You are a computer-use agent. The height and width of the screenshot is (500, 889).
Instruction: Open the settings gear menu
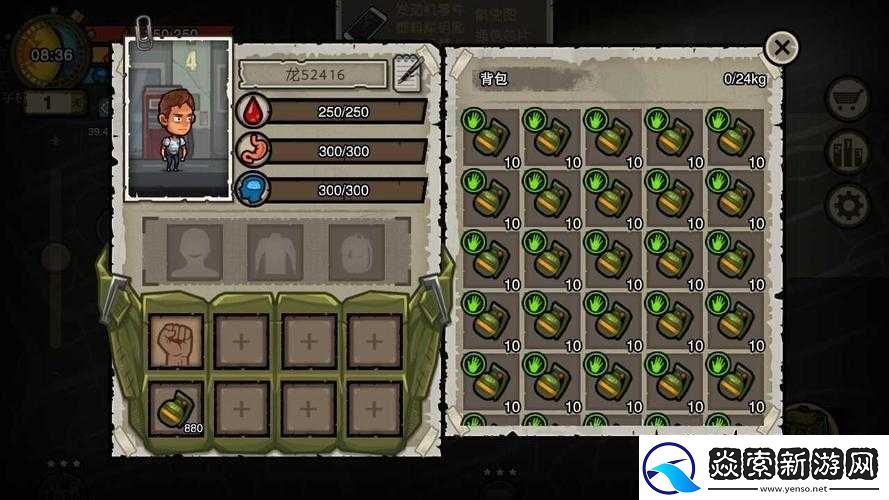[848, 205]
